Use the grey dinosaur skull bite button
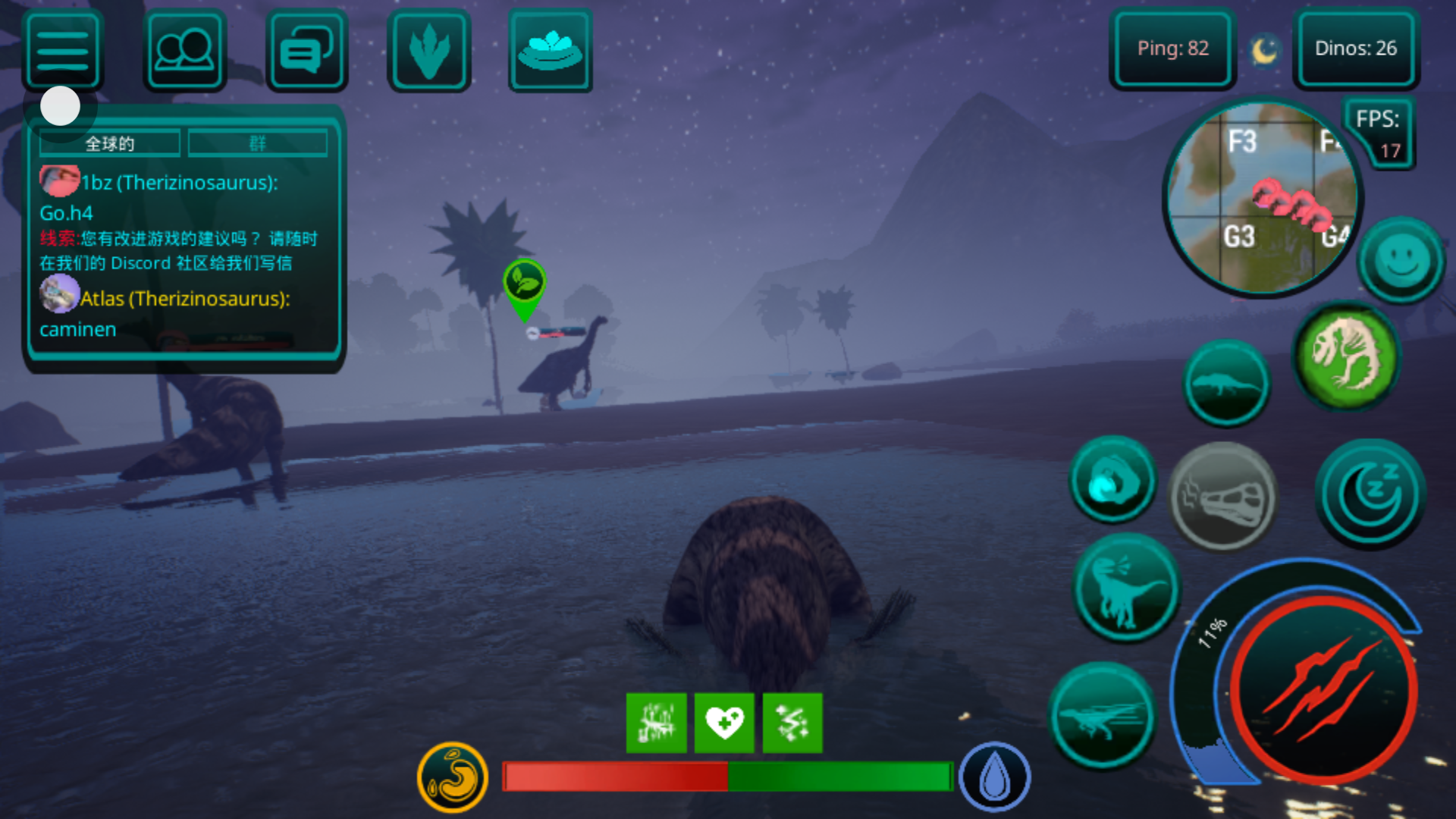 pyautogui.click(x=1222, y=497)
